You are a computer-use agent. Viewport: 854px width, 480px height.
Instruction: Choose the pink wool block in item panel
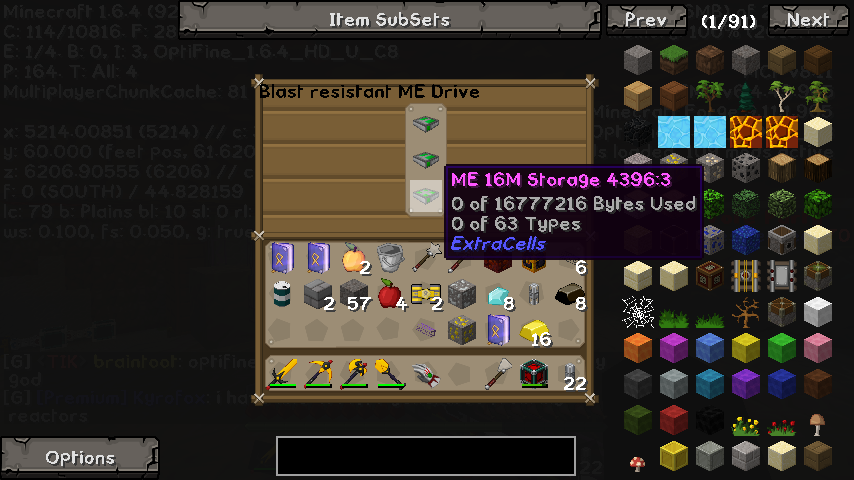click(818, 348)
